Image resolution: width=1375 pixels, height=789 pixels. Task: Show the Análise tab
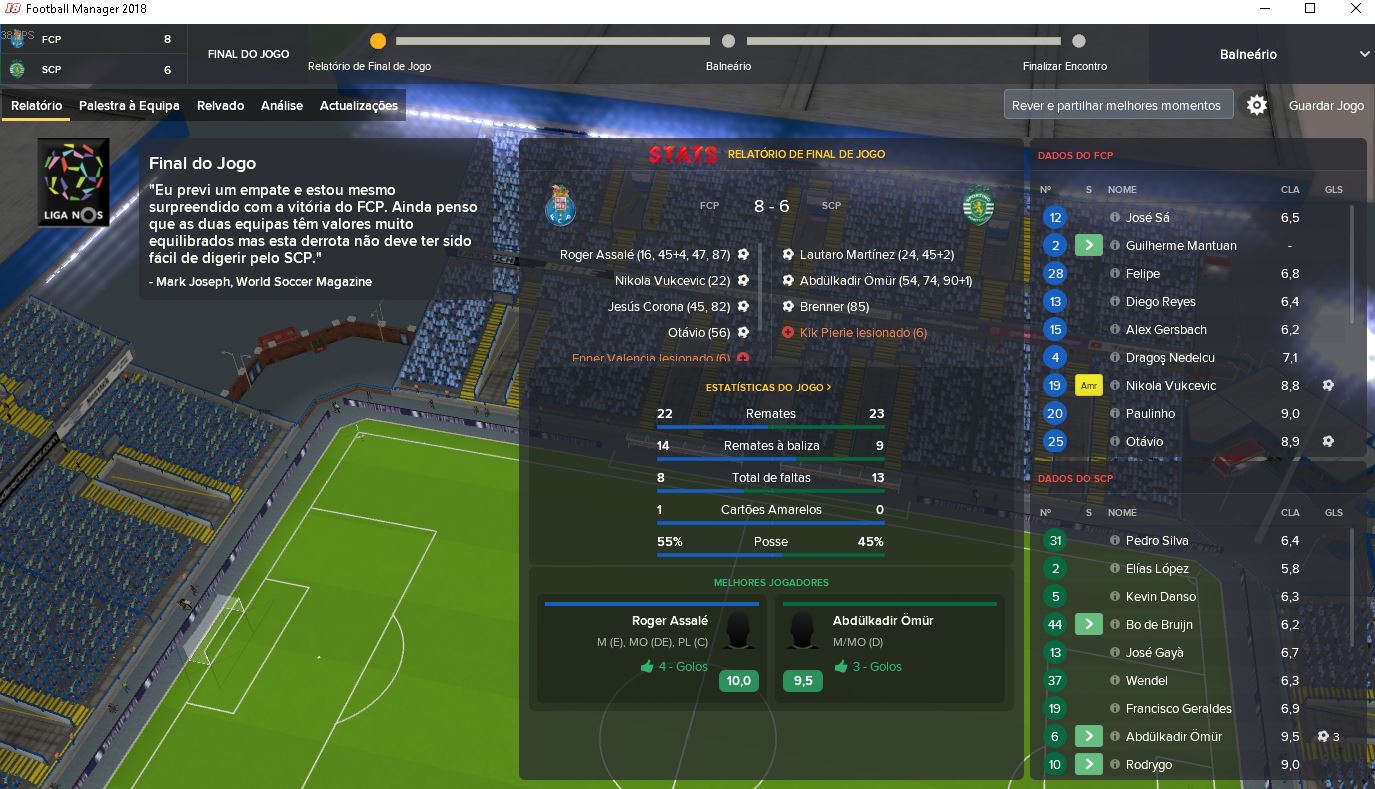(x=282, y=106)
